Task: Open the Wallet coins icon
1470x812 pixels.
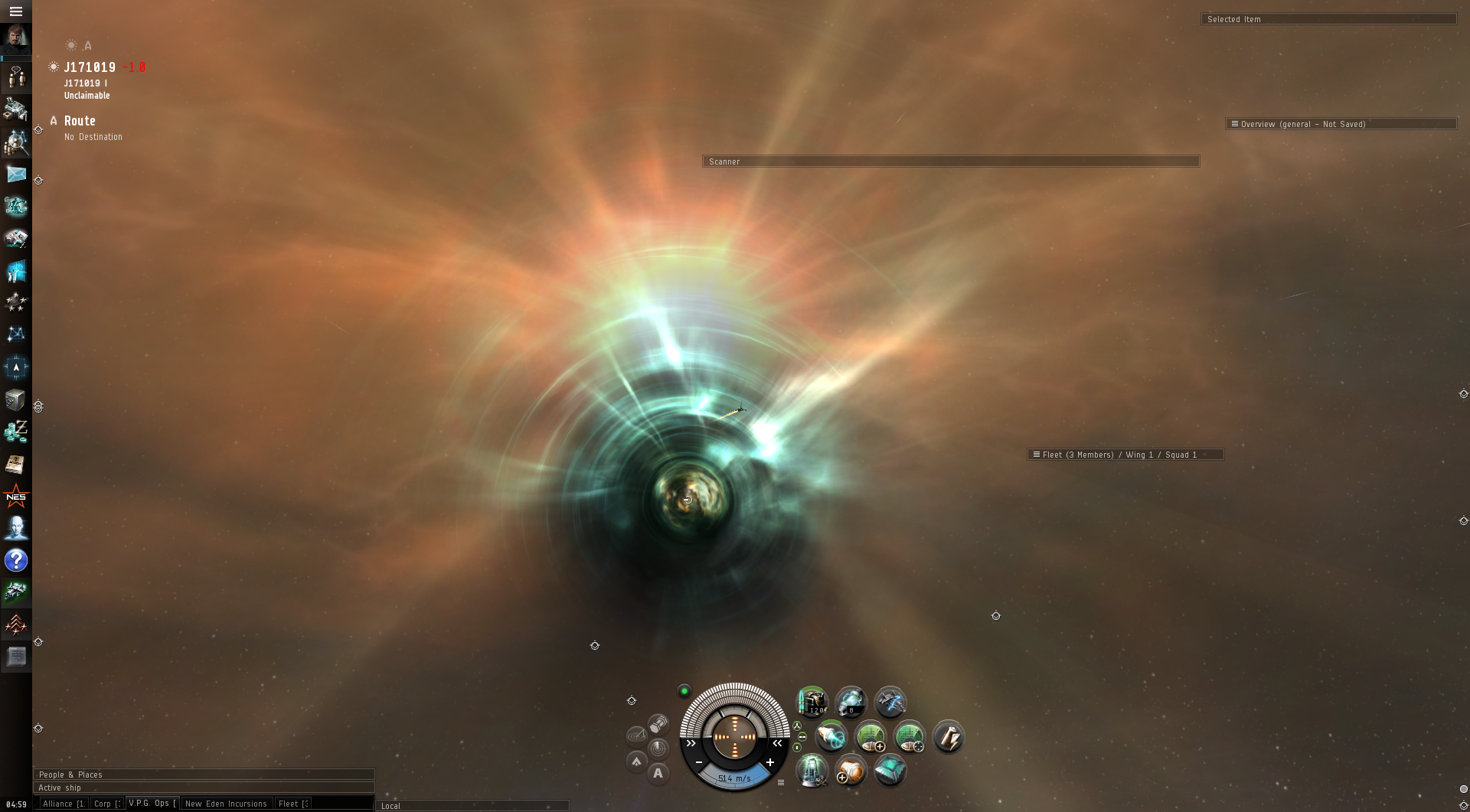Action: [x=16, y=432]
